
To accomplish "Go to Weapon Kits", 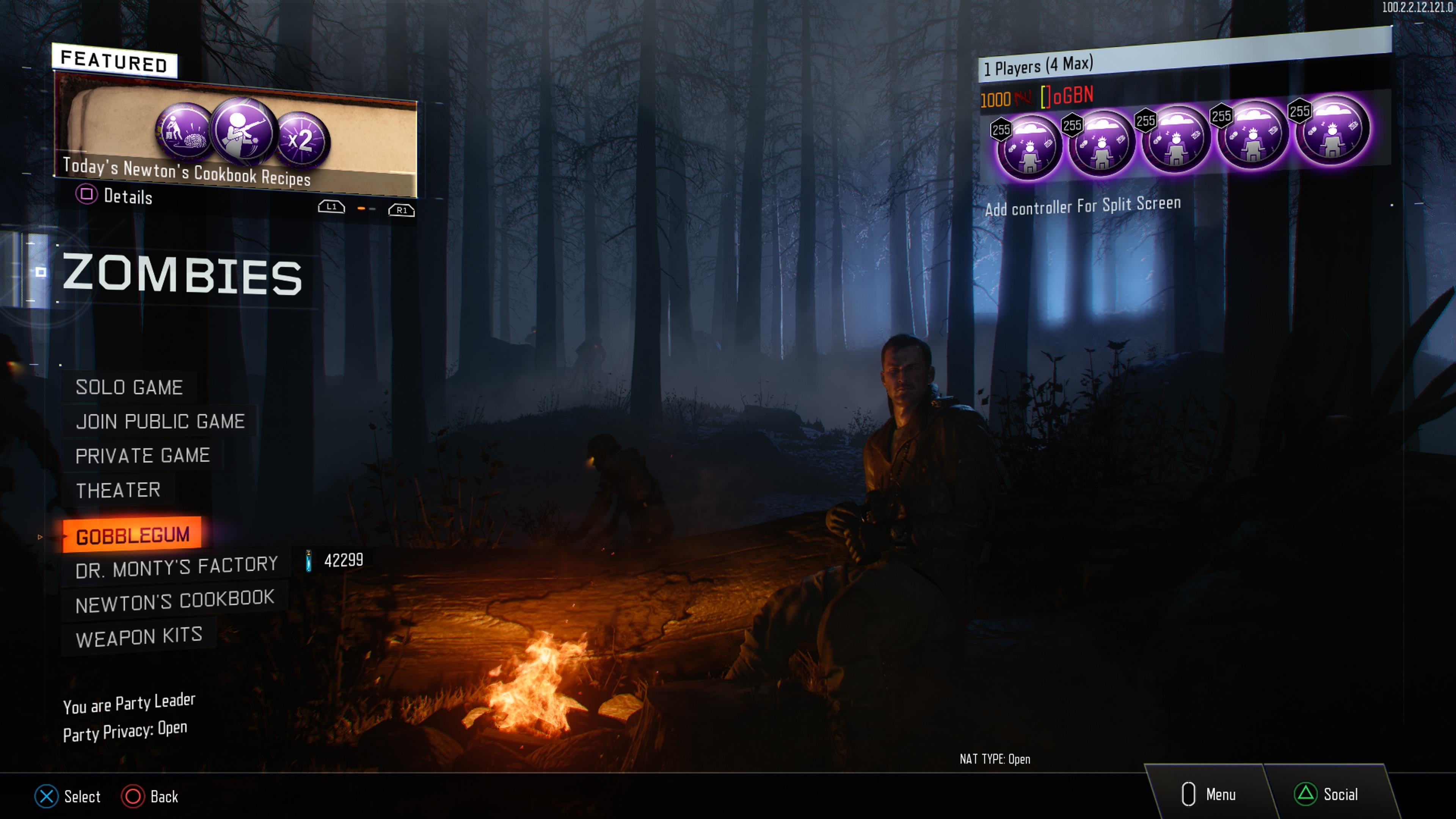I will [x=138, y=637].
